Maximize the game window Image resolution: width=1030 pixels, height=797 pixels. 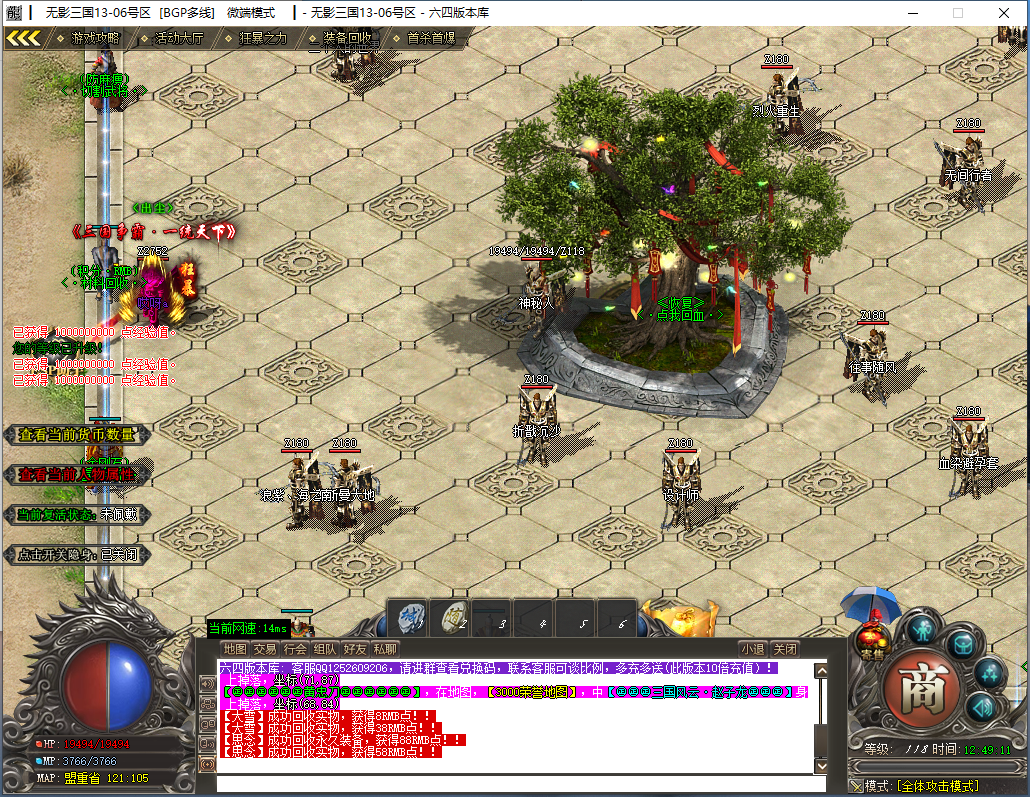tap(958, 13)
